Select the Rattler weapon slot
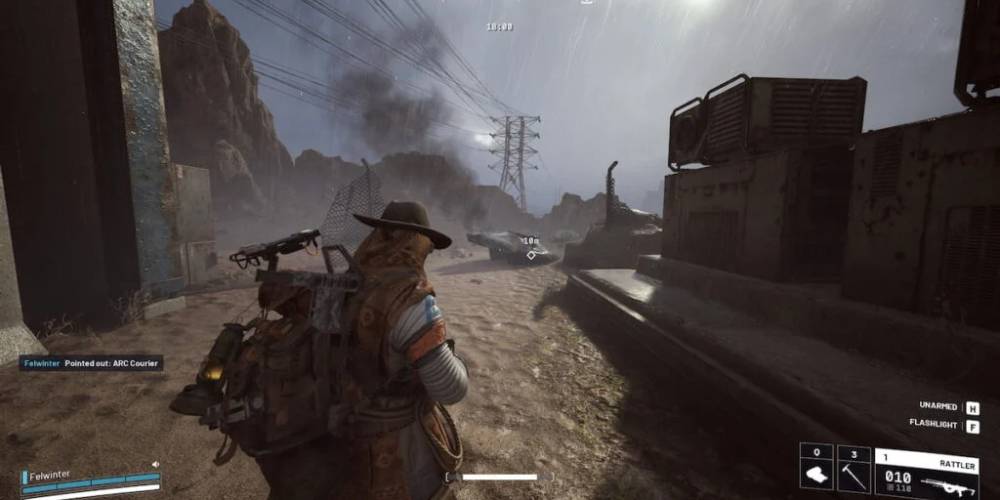1000x500 pixels. [927, 473]
